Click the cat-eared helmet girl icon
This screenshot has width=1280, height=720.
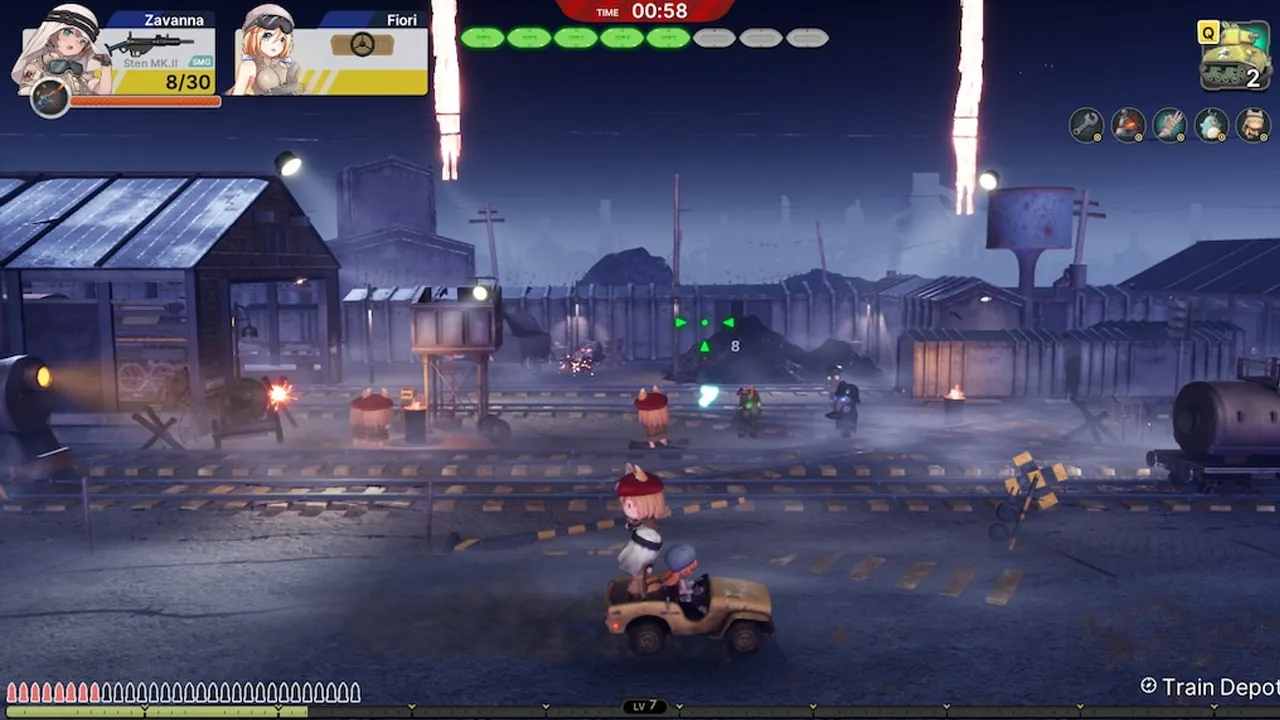(x=1253, y=125)
